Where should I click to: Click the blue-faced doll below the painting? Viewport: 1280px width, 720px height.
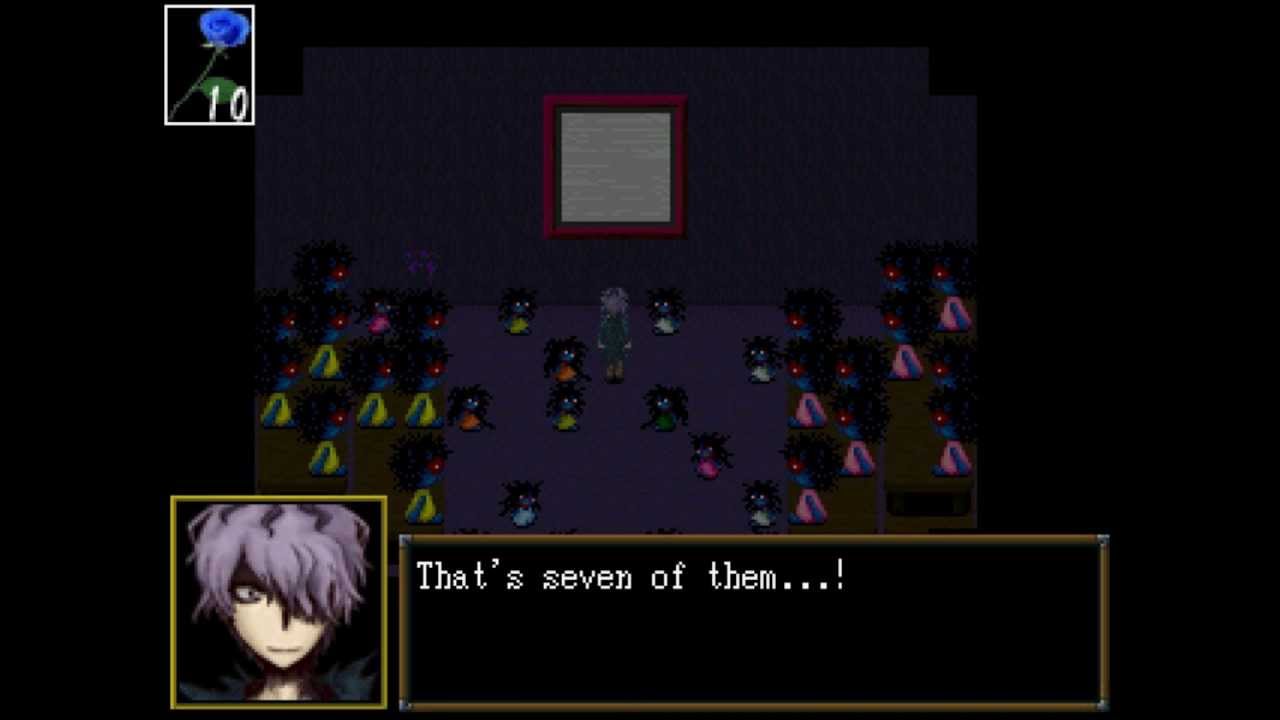518,312
